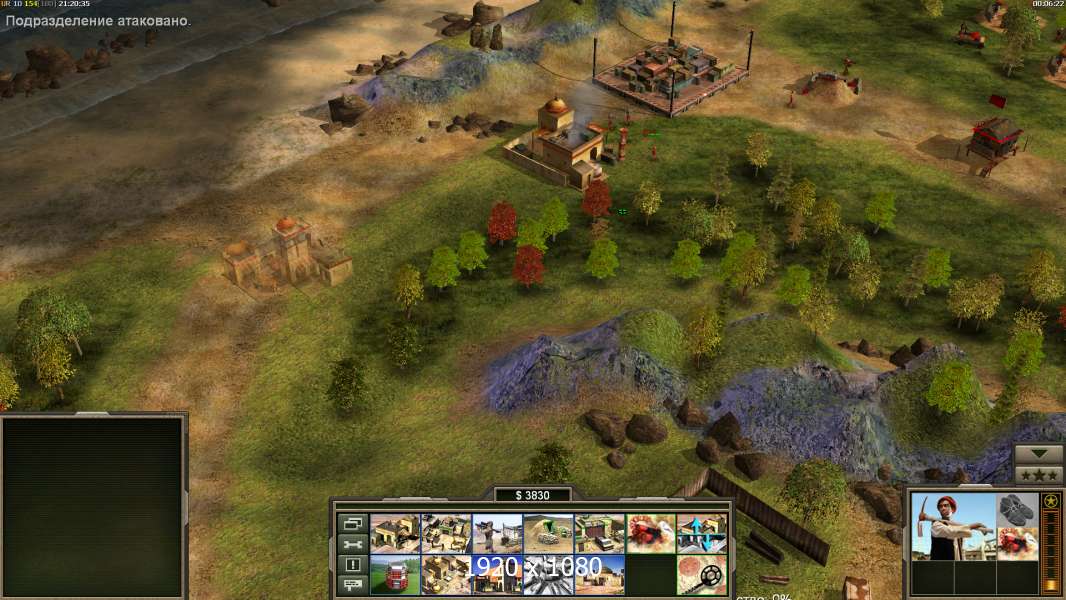1066x600 pixels.
Task: Click the wrench button on the control bar
Action: point(352,544)
